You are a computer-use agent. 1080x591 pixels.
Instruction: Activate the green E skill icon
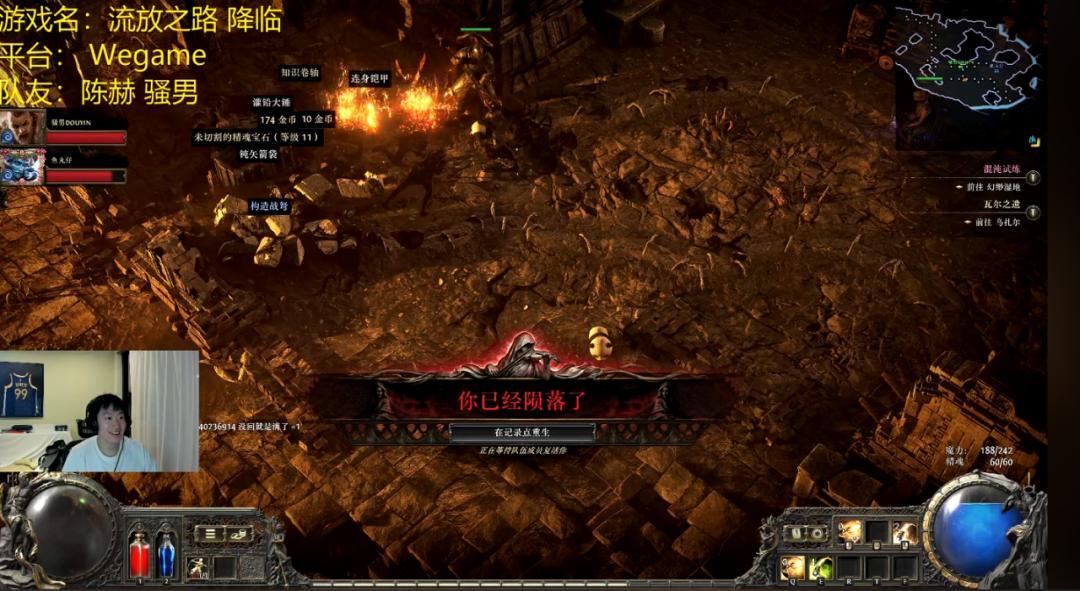(x=821, y=567)
